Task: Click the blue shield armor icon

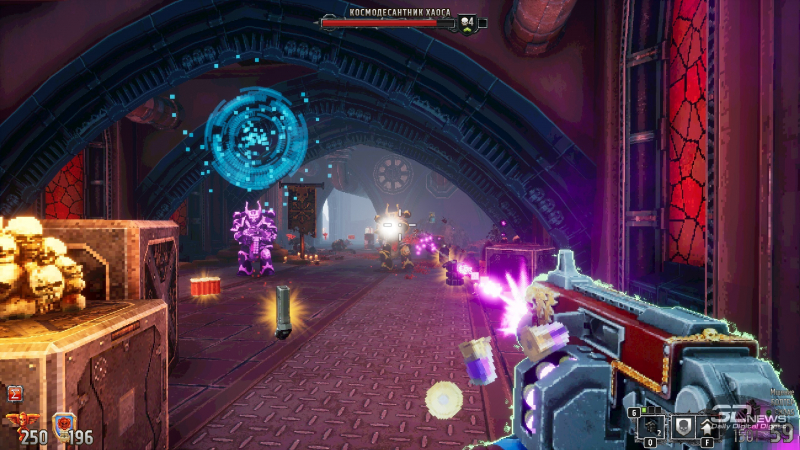Action: [62, 424]
